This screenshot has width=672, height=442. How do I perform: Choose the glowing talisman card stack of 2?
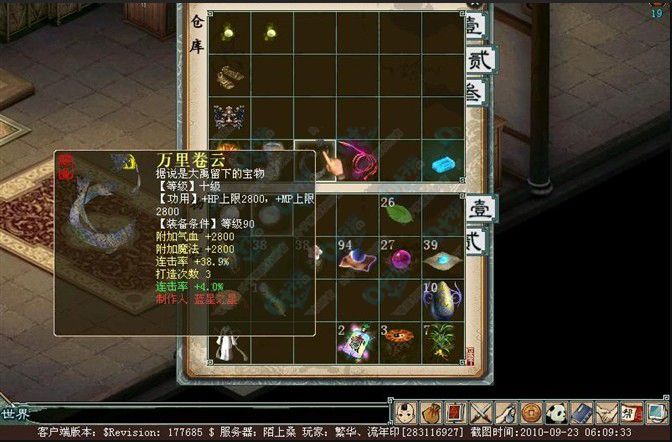tap(356, 342)
